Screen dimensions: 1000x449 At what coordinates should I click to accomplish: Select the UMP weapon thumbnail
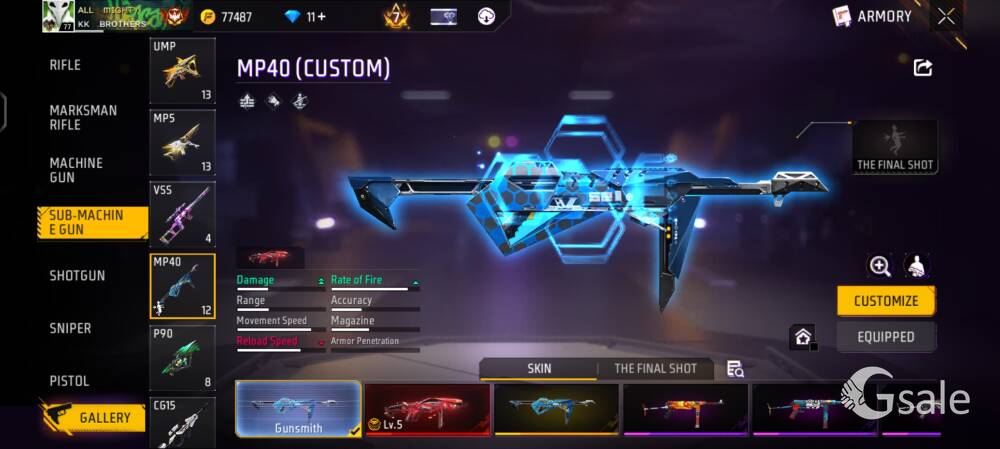pyautogui.click(x=182, y=71)
